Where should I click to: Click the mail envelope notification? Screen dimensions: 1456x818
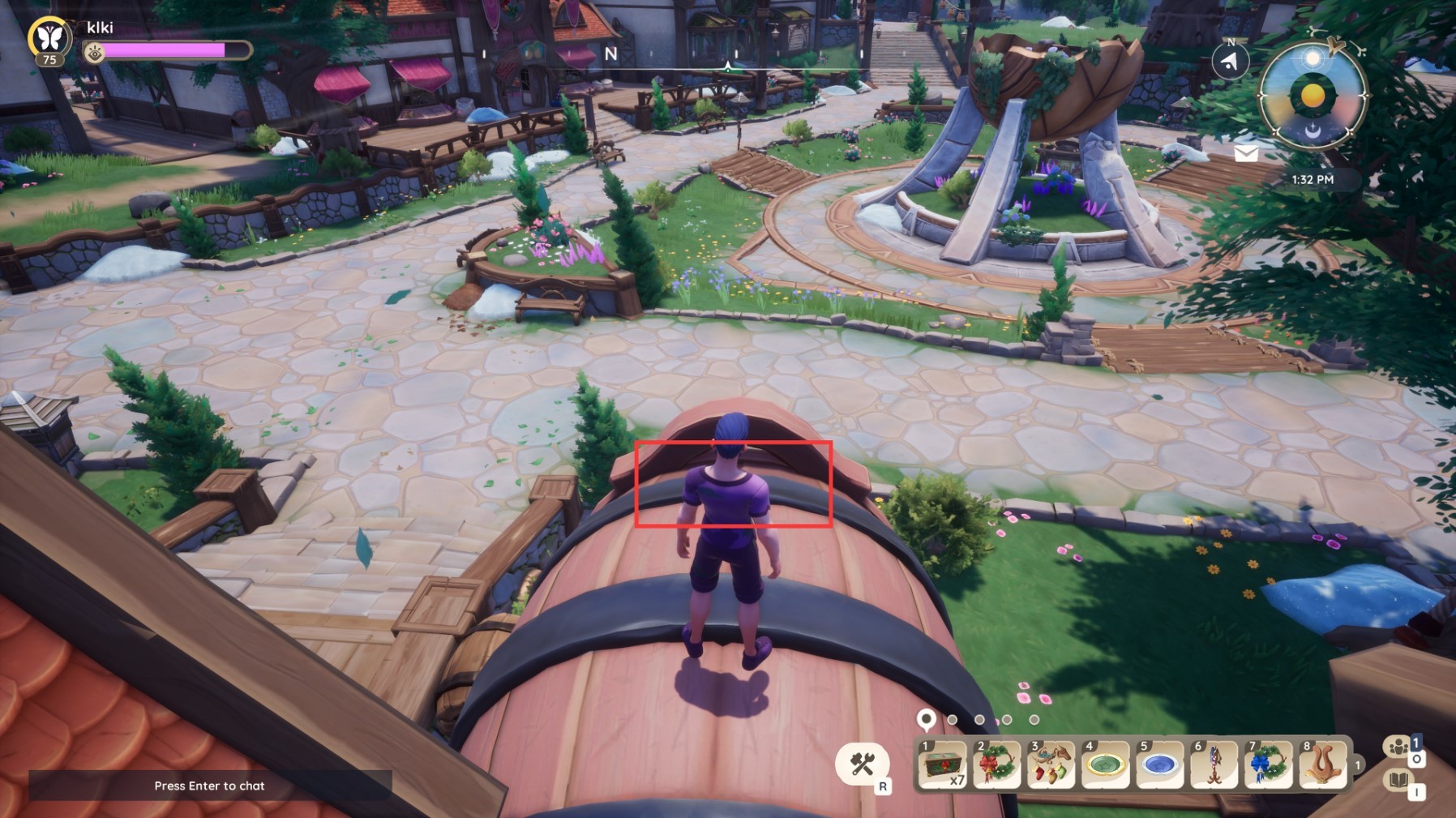point(1246,153)
